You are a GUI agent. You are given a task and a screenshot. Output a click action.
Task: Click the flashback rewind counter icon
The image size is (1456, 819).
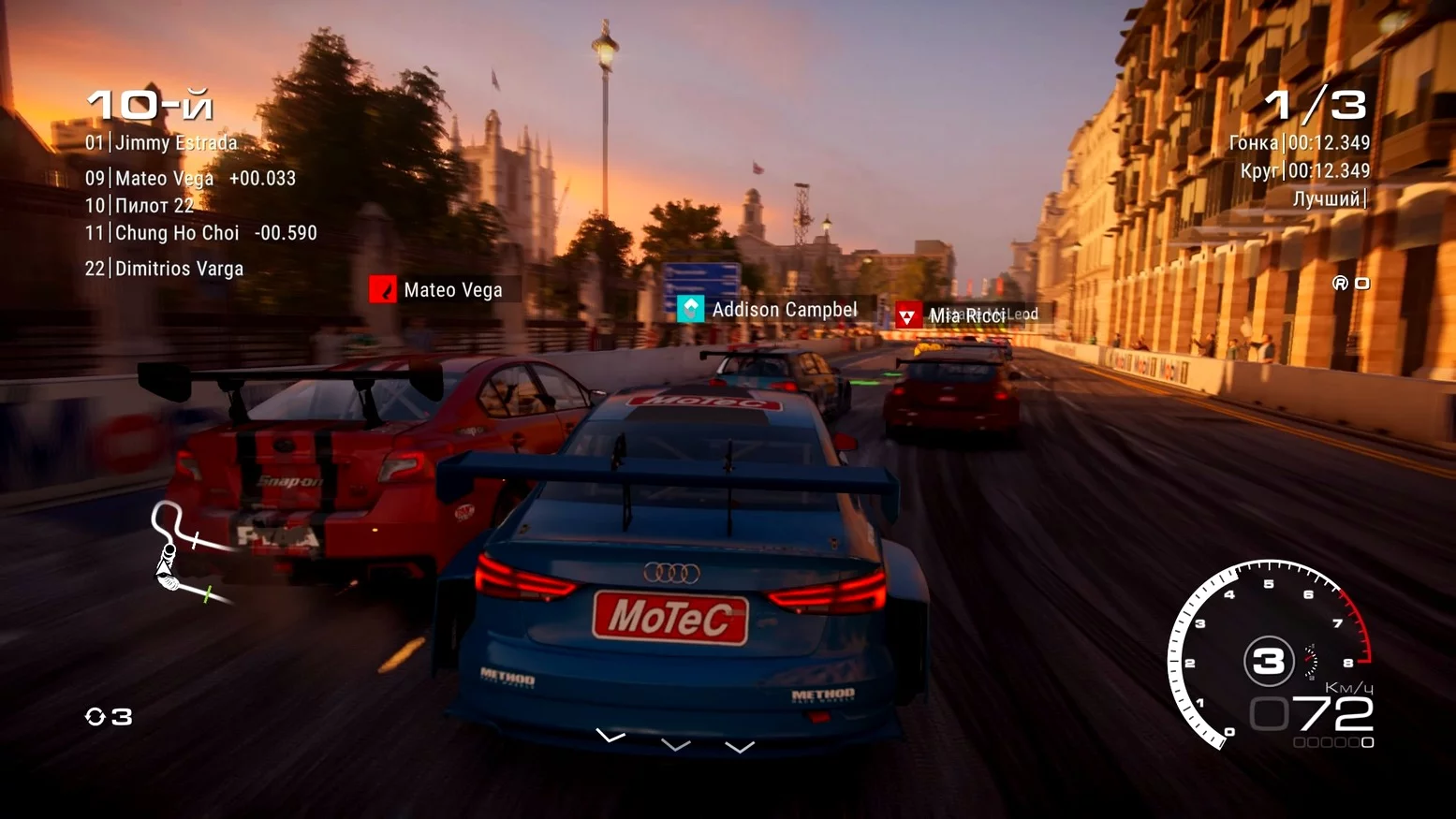tap(109, 717)
